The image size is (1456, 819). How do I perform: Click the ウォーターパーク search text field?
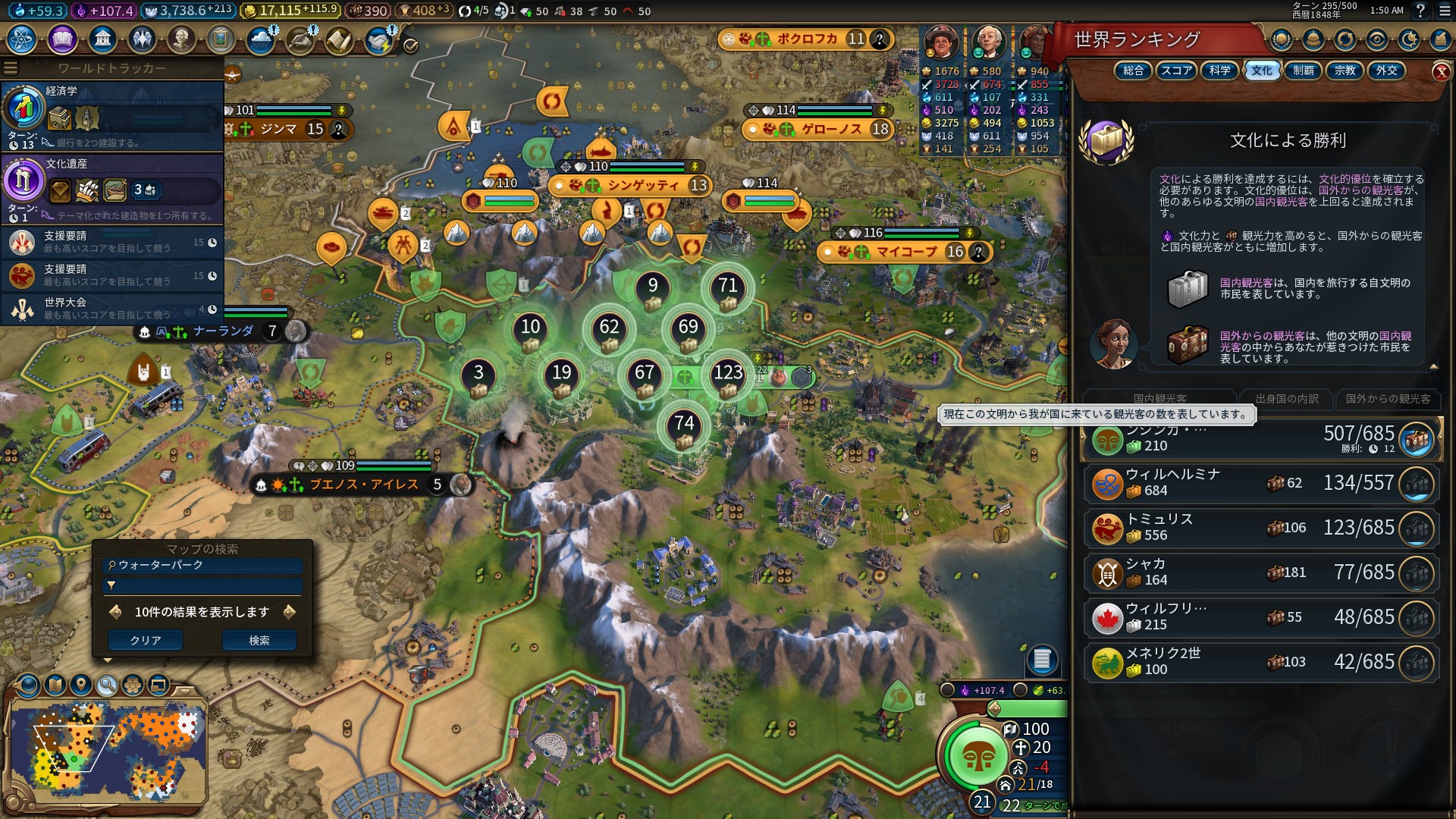[205, 565]
